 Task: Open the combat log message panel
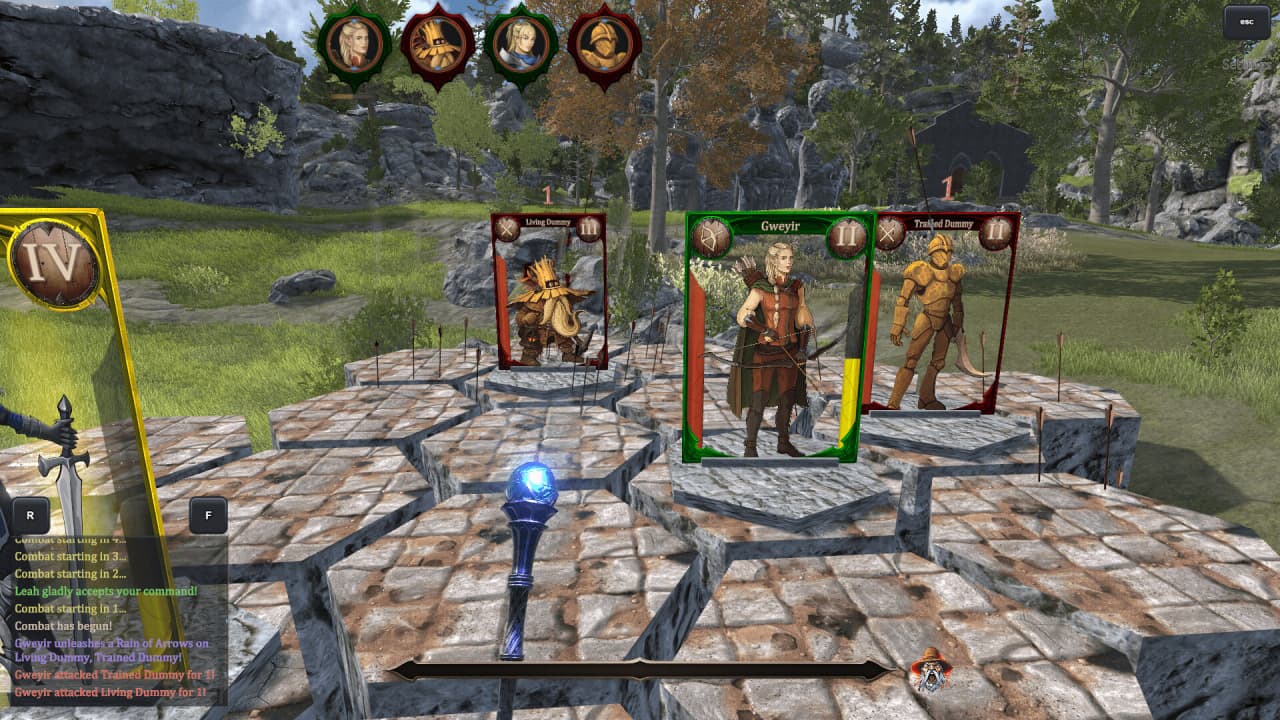click(112, 622)
